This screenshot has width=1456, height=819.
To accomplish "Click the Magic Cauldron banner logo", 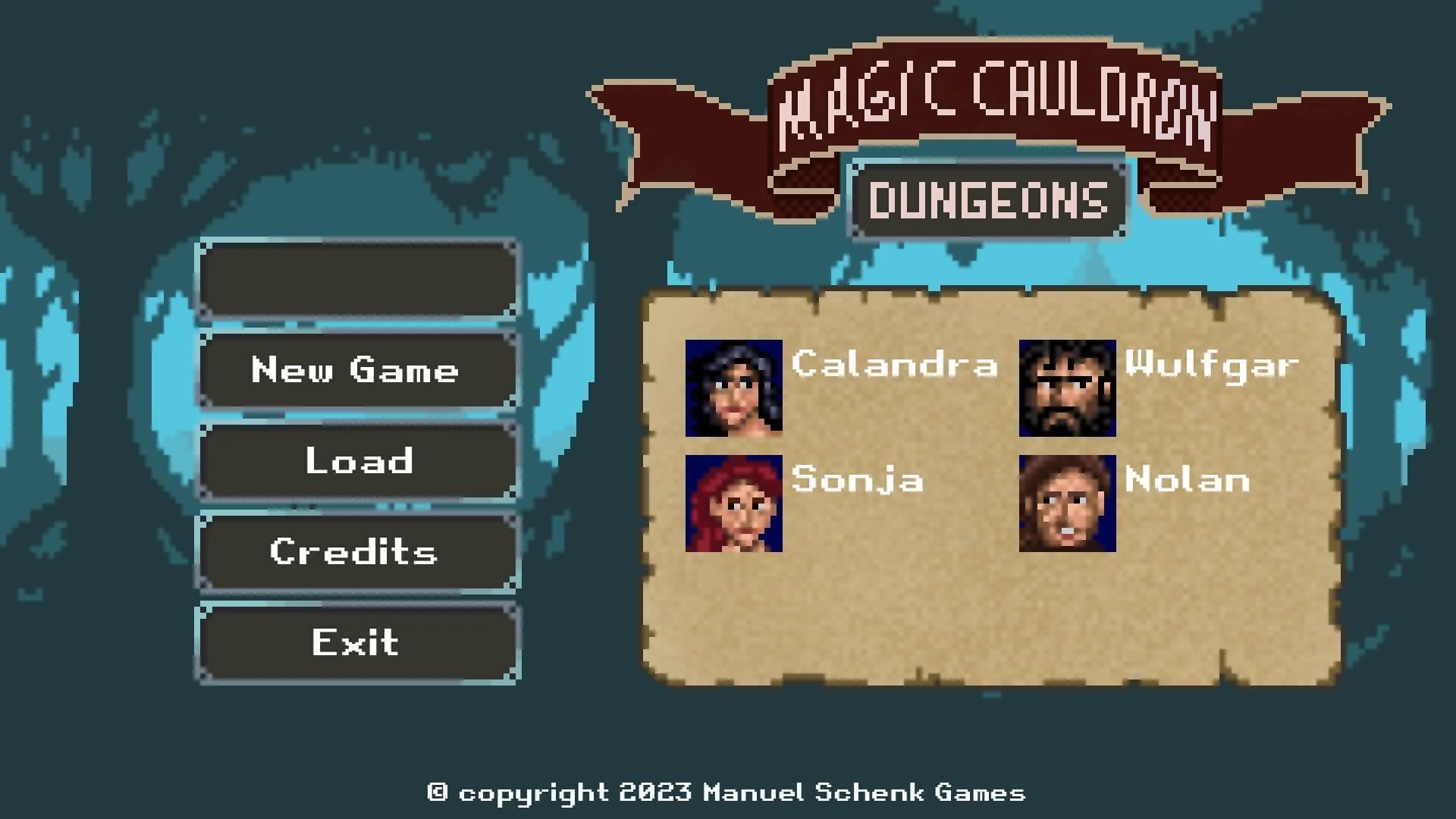I will click(1001, 99).
